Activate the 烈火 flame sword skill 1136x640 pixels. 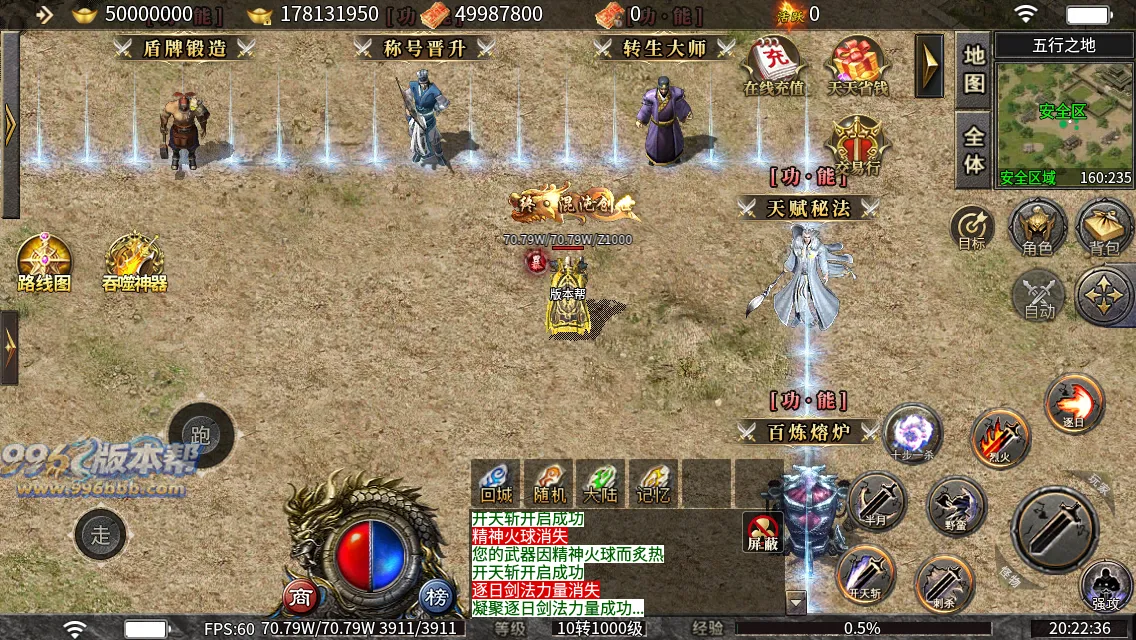click(1000, 437)
